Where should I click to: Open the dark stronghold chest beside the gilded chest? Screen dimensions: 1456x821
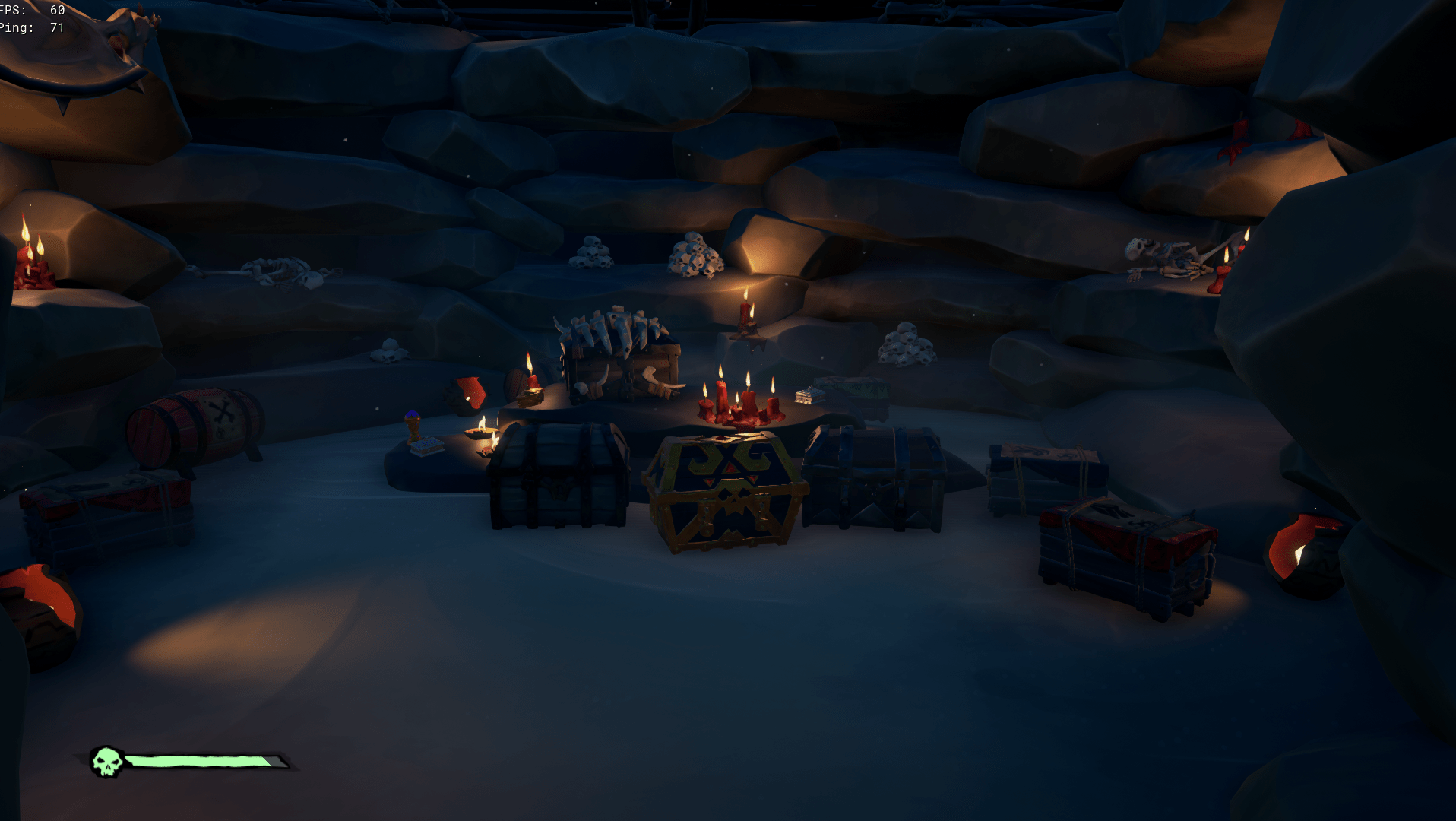click(x=874, y=479)
